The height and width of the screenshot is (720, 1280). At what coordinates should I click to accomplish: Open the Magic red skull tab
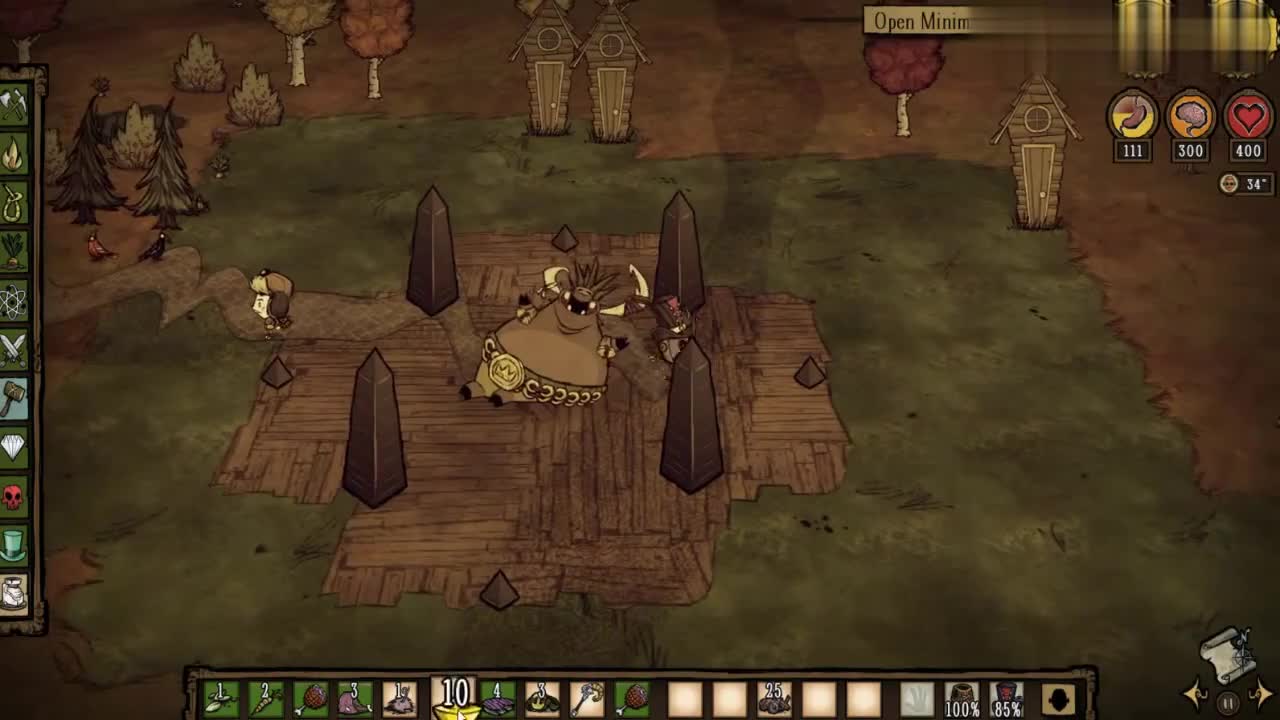[x=13, y=496]
